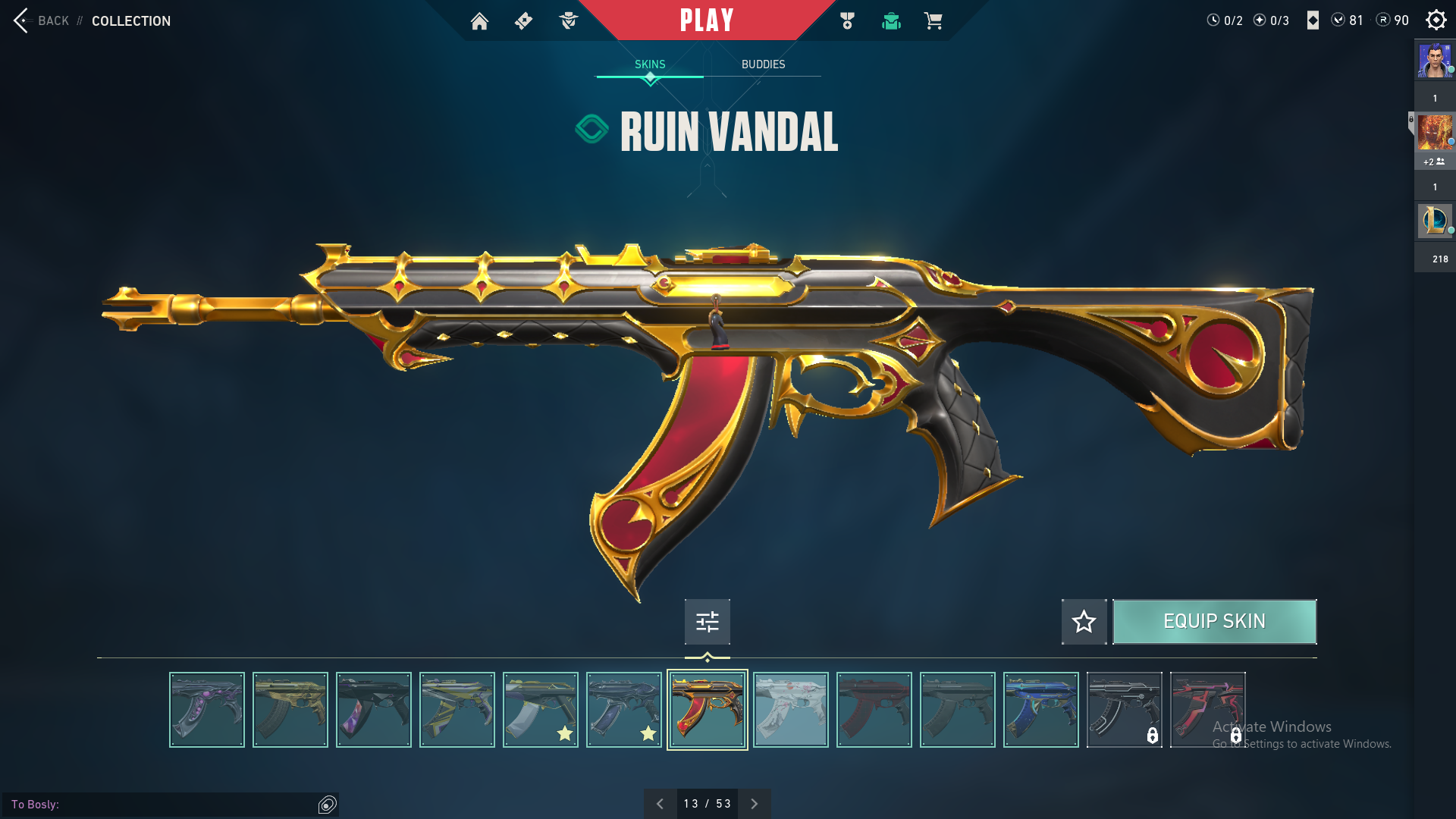Viewport: 1456px width, 819px height.
Task: Pick the locked red and black Vandal
Action: 1207,710
